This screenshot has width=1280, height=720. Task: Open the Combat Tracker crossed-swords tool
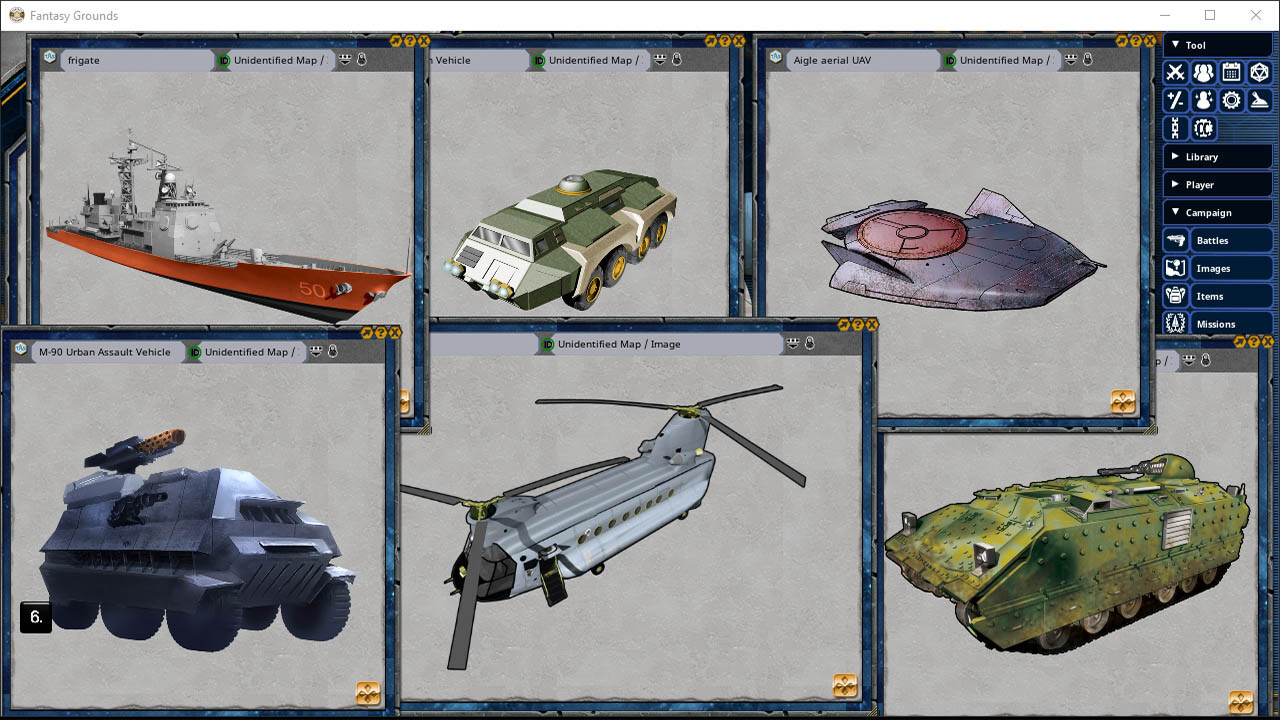pyautogui.click(x=1175, y=72)
